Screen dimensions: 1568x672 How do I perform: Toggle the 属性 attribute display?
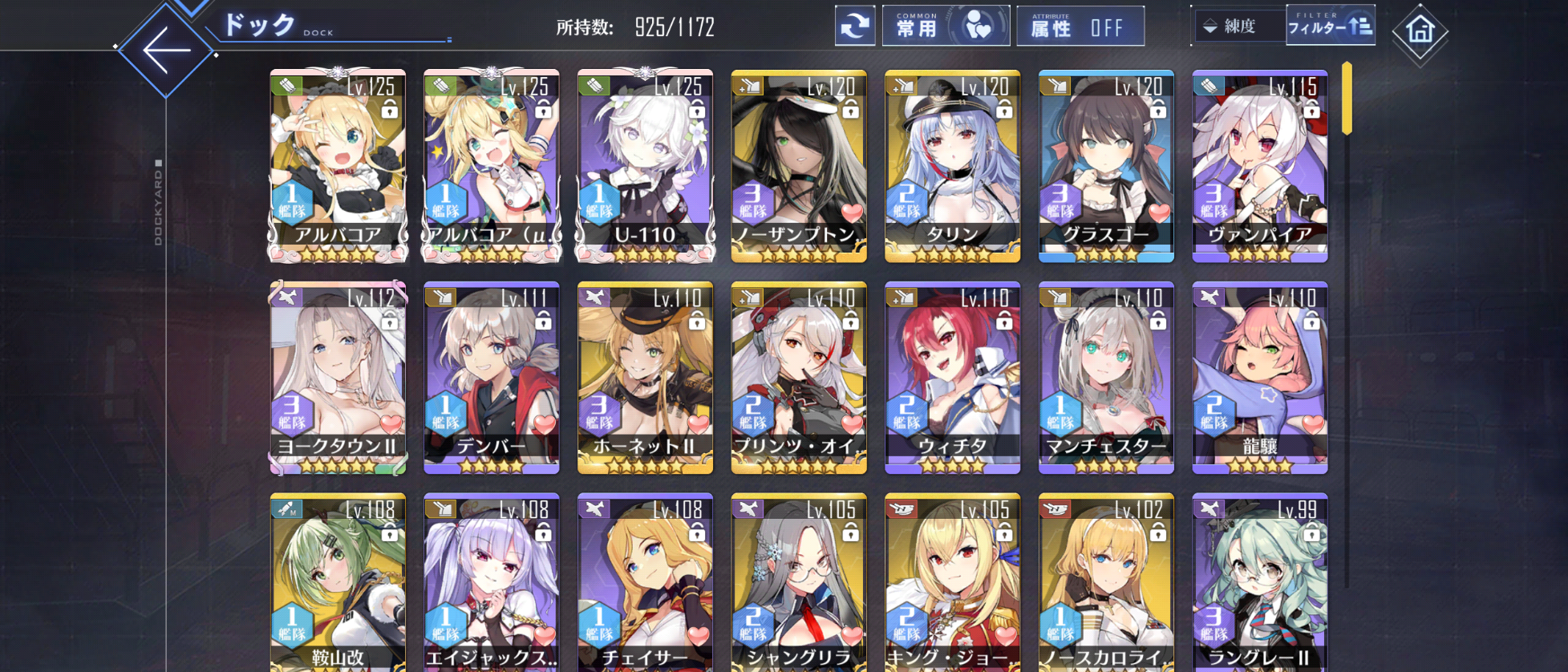[x=1080, y=26]
